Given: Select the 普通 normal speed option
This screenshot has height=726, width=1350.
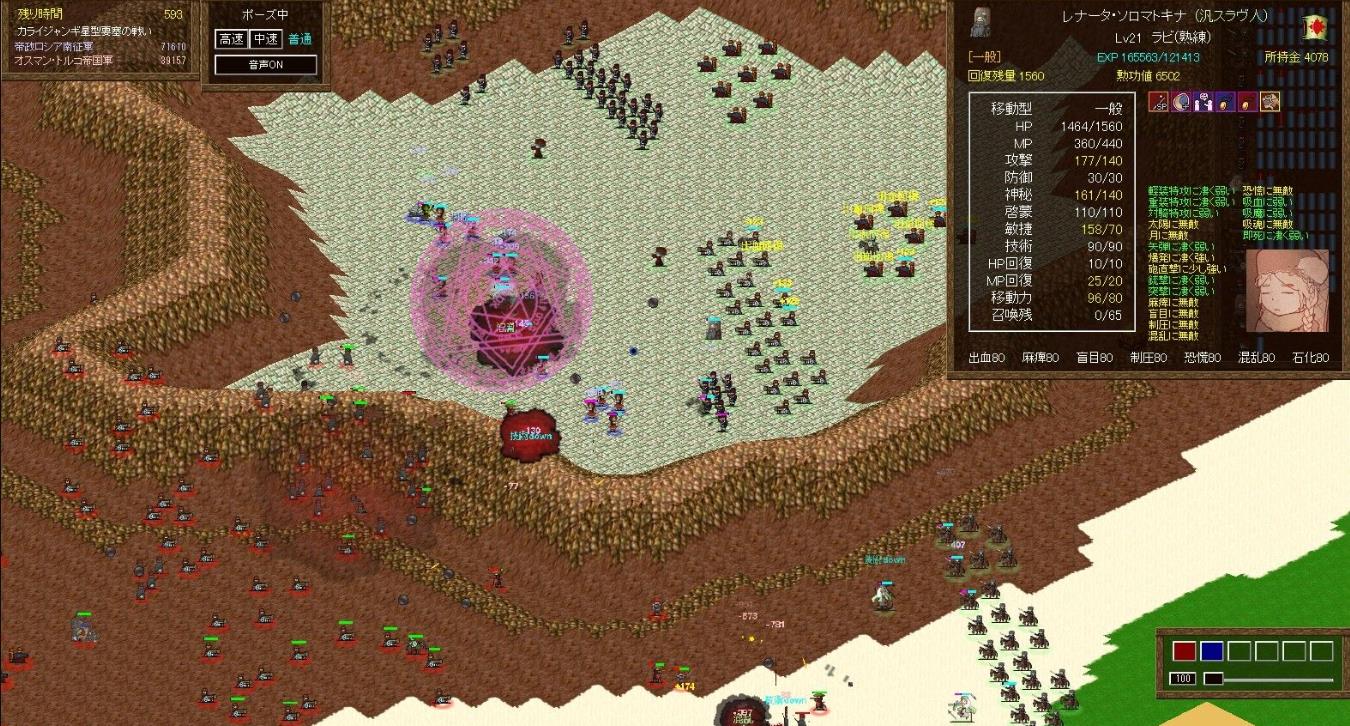Looking at the screenshot, I should [x=299, y=39].
